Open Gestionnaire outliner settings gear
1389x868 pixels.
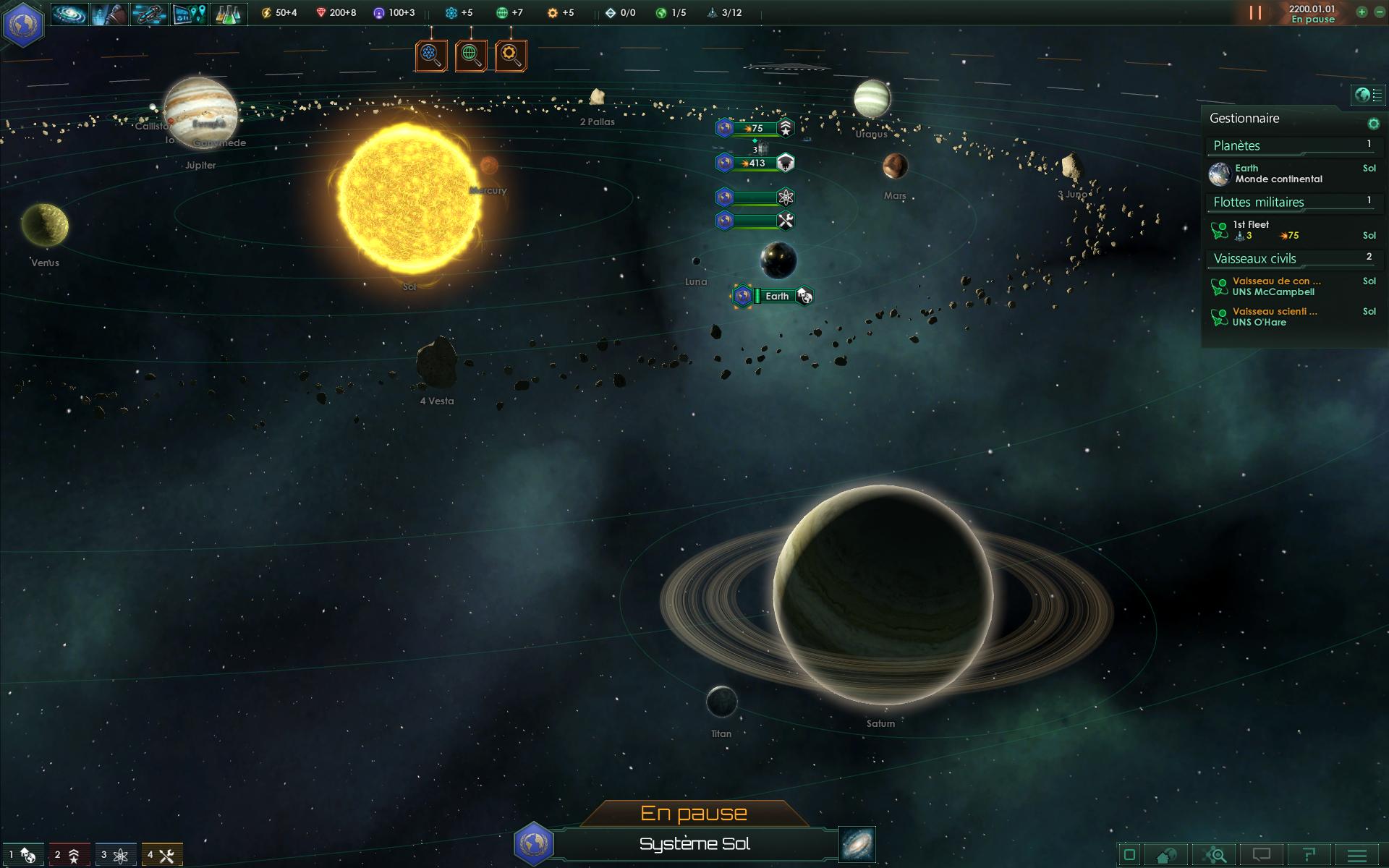[1373, 123]
